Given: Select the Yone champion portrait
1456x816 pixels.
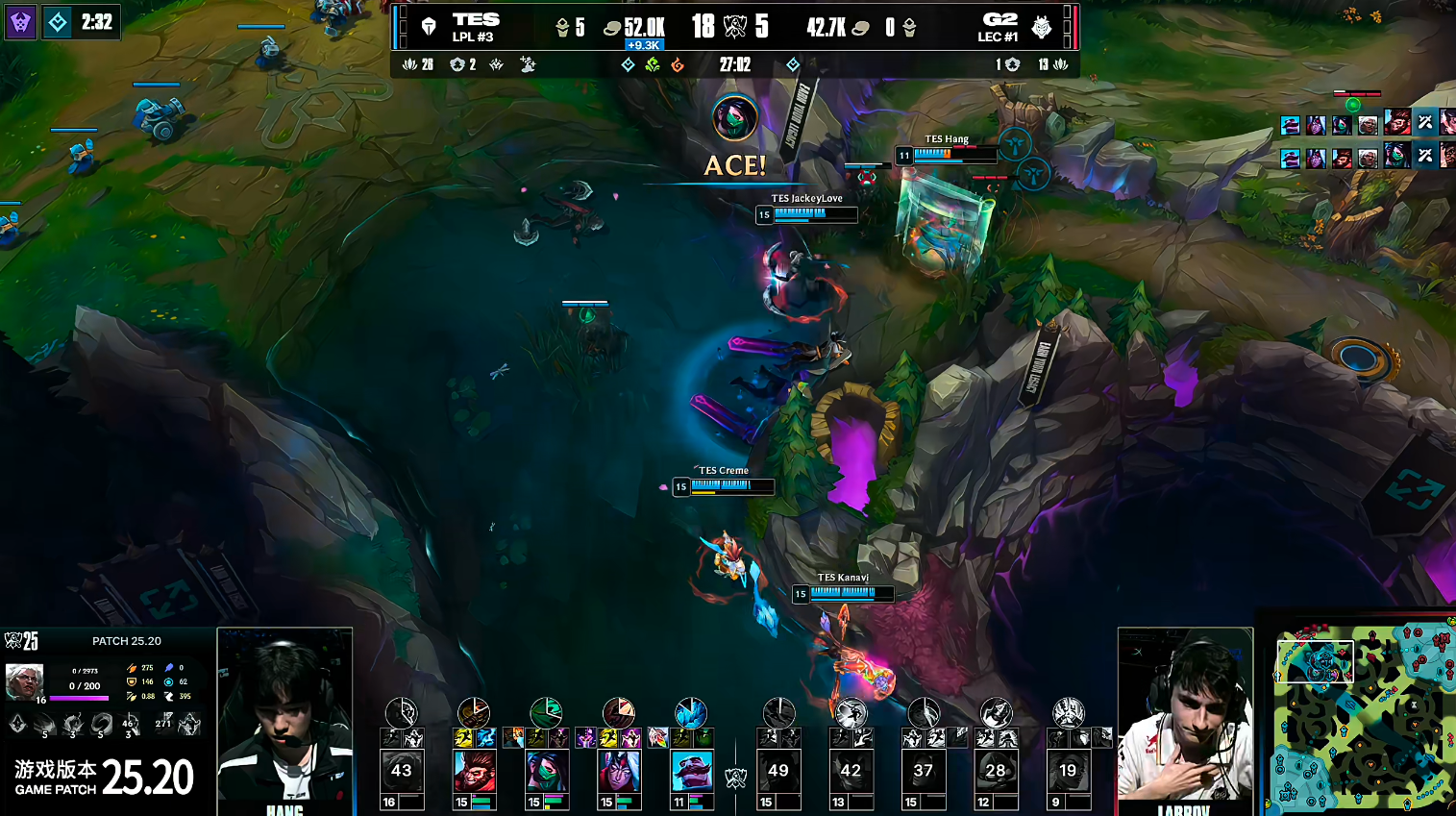Looking at the screenshot, I should click(x=619, y=772).
